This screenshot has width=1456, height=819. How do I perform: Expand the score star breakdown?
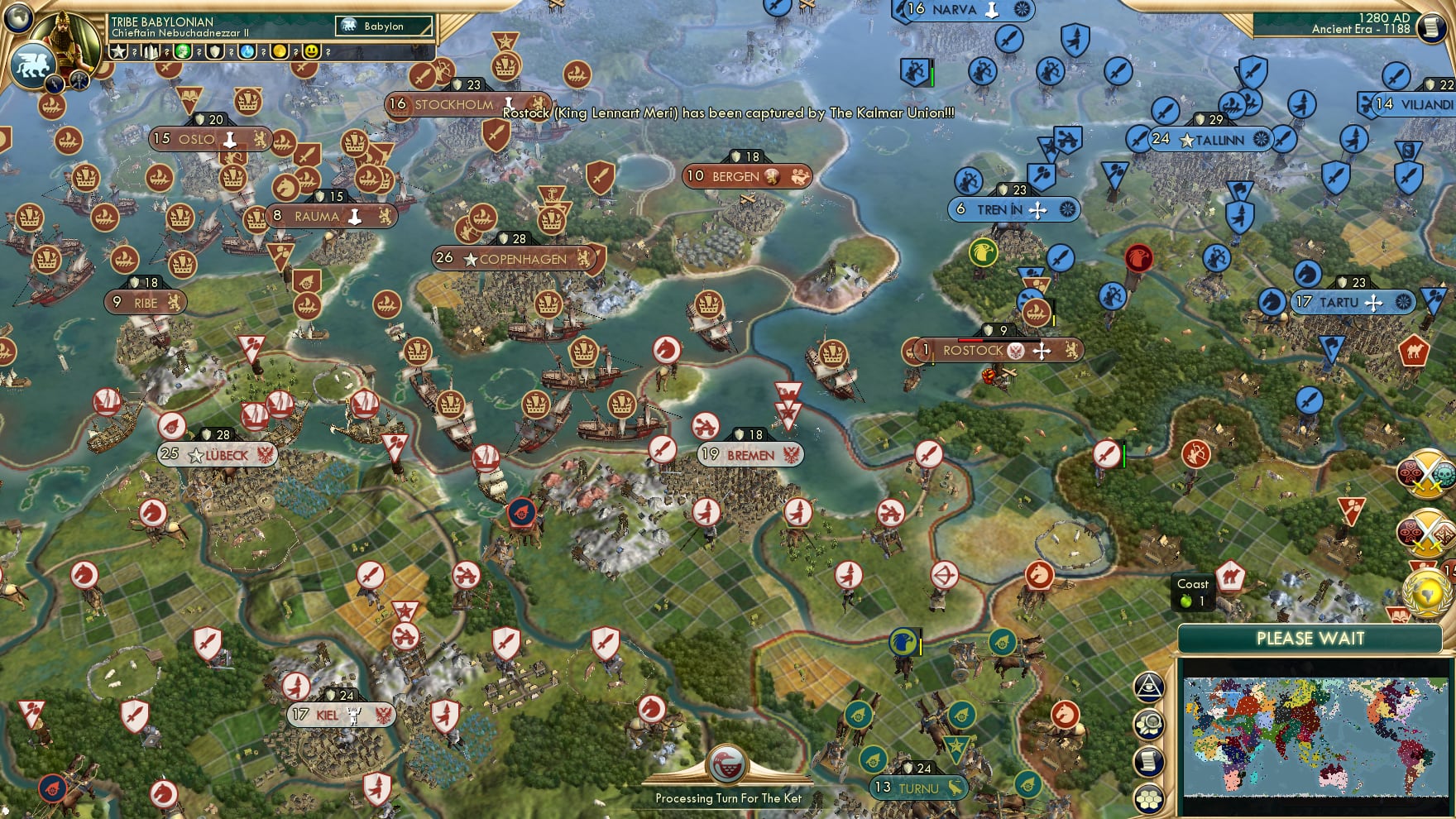pos(118,51)
